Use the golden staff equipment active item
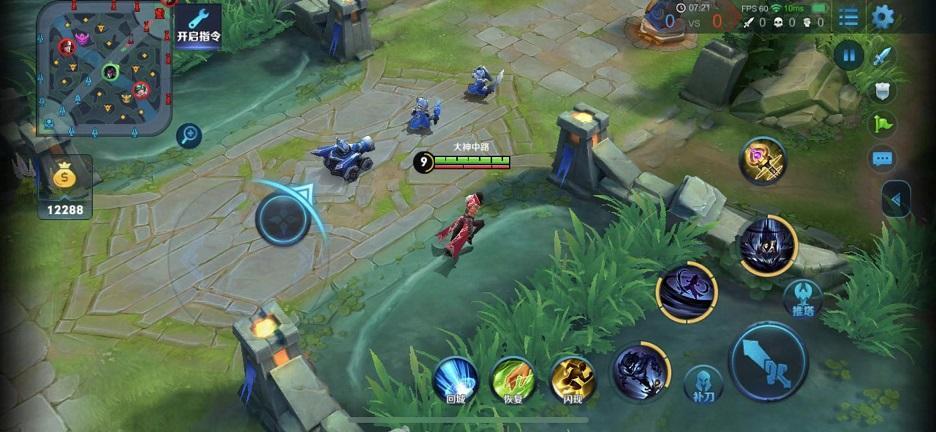936x432 pixels. 763,160
